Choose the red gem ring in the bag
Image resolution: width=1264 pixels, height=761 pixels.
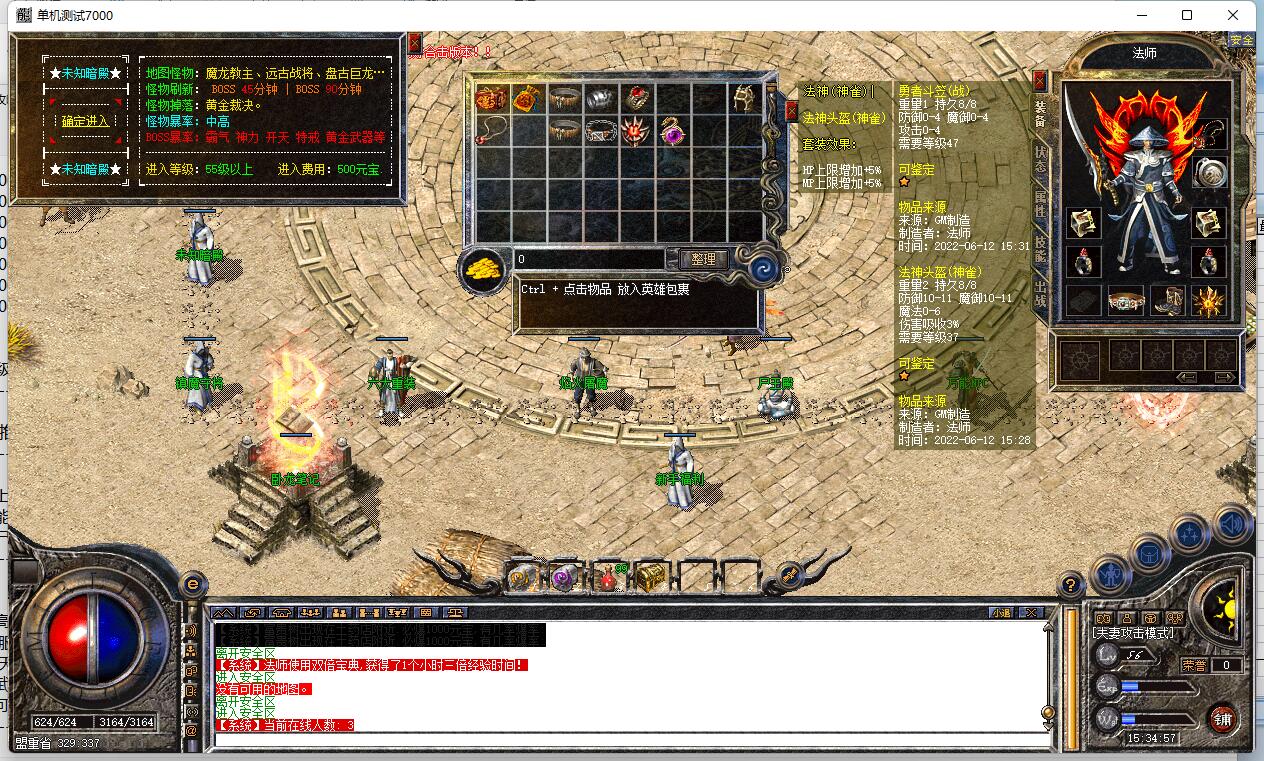(x=634, y=98)
